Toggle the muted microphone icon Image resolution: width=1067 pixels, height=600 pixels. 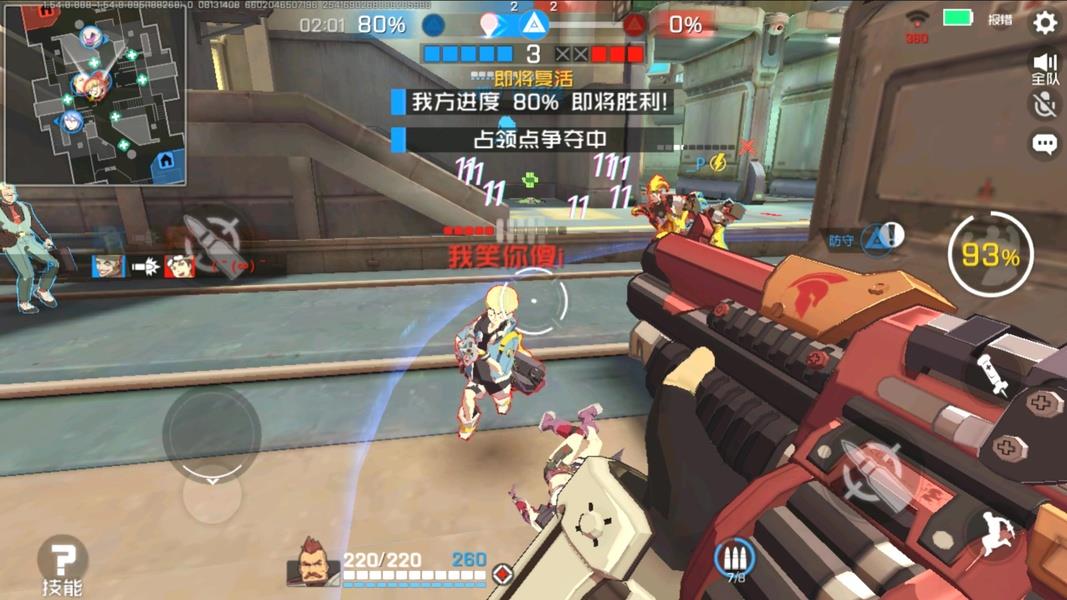[1044, 106]
